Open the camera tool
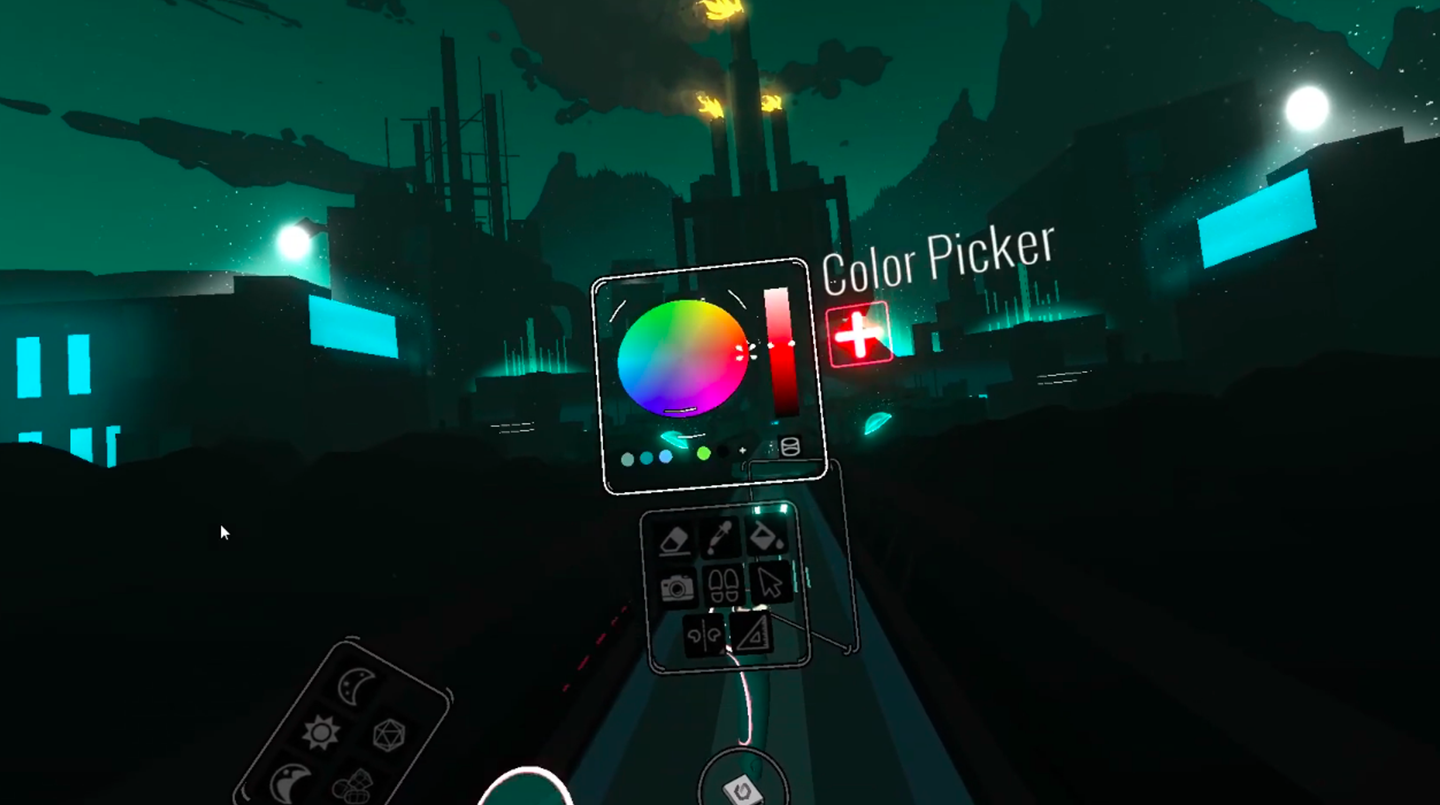This screenshot has width=1440, height=805. 679,587
